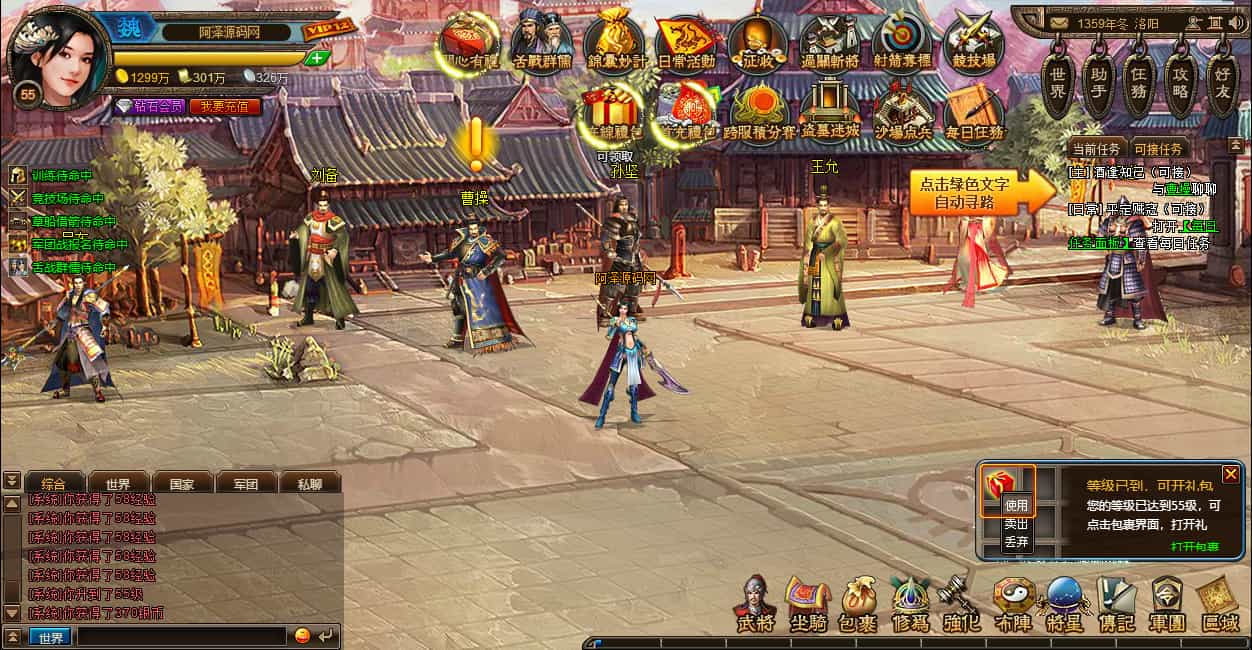Open the 布陣 formation yin-yang icon
Screen dimensions: 1252x650
[1012, 603]
